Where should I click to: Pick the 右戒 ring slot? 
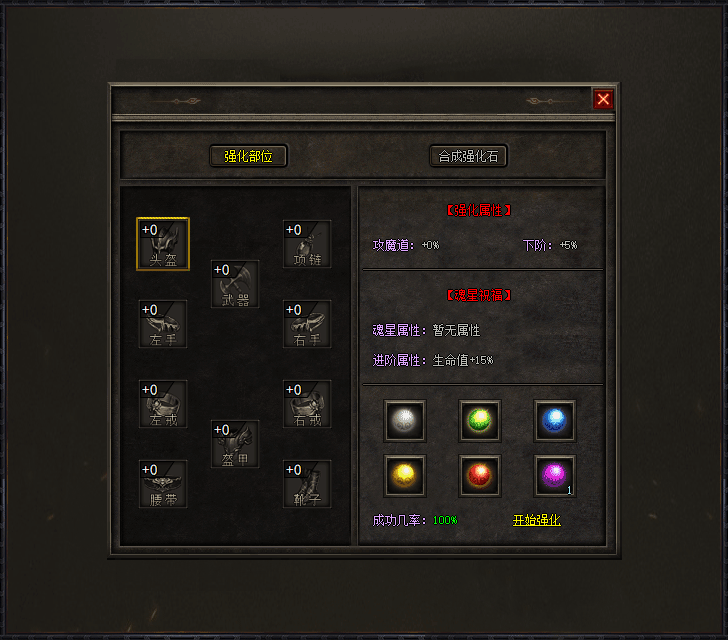(x=307, y=404)
